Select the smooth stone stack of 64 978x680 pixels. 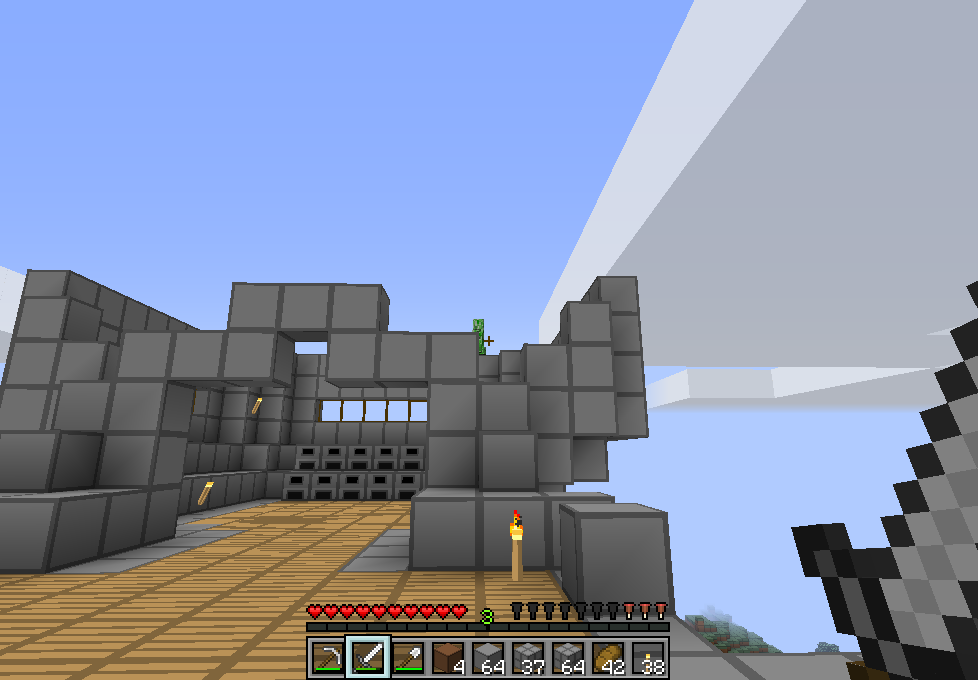[487, 657]
